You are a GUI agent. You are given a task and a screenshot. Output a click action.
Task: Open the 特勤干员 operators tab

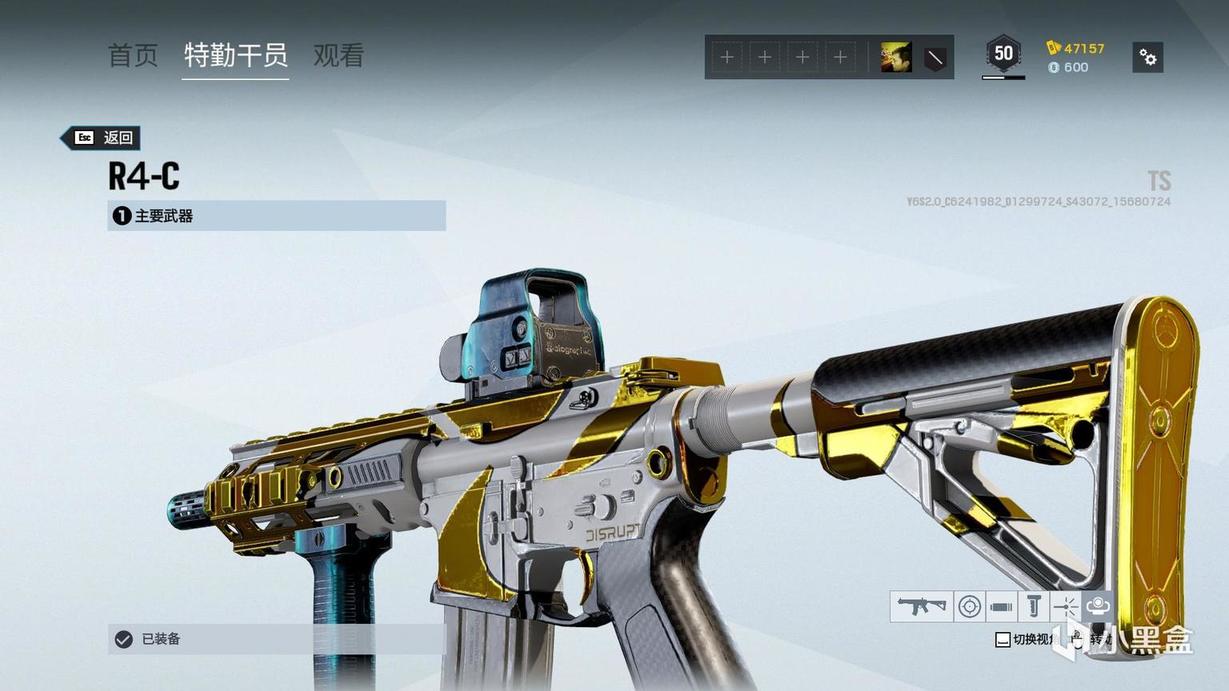coord(236,56)
